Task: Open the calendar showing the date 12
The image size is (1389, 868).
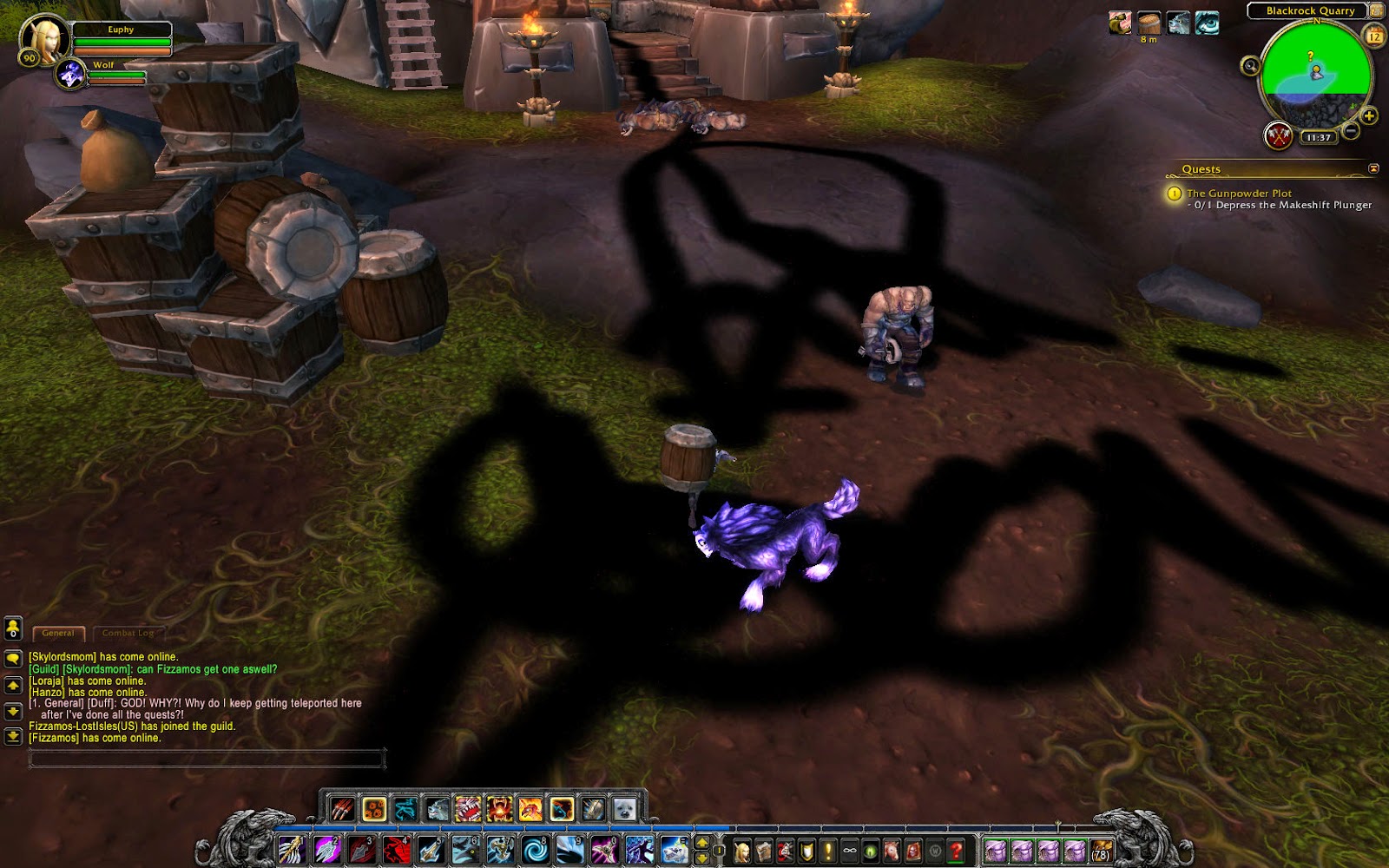Action: 1374,36
